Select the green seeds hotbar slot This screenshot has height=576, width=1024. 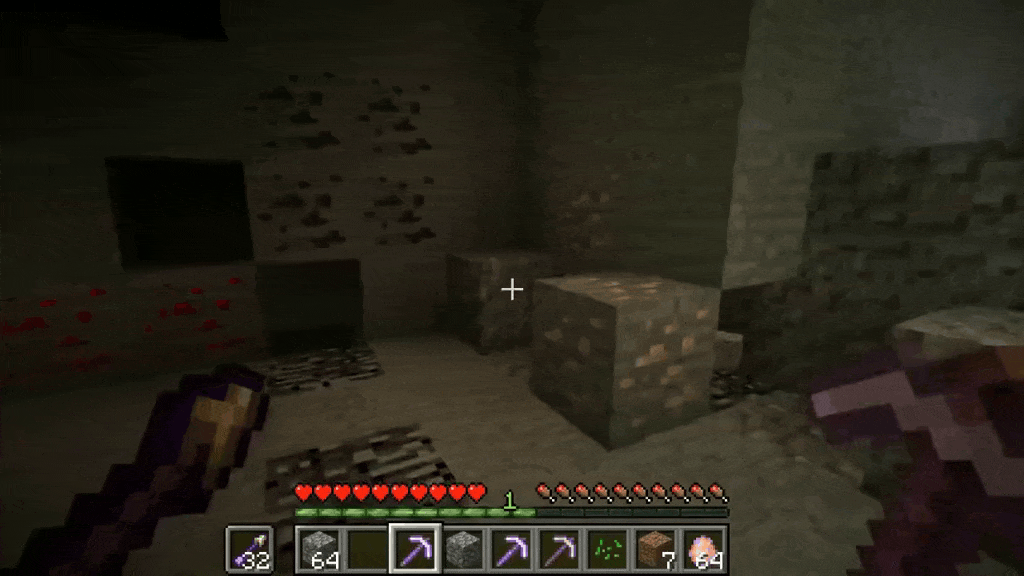click(x=607, y=549)
